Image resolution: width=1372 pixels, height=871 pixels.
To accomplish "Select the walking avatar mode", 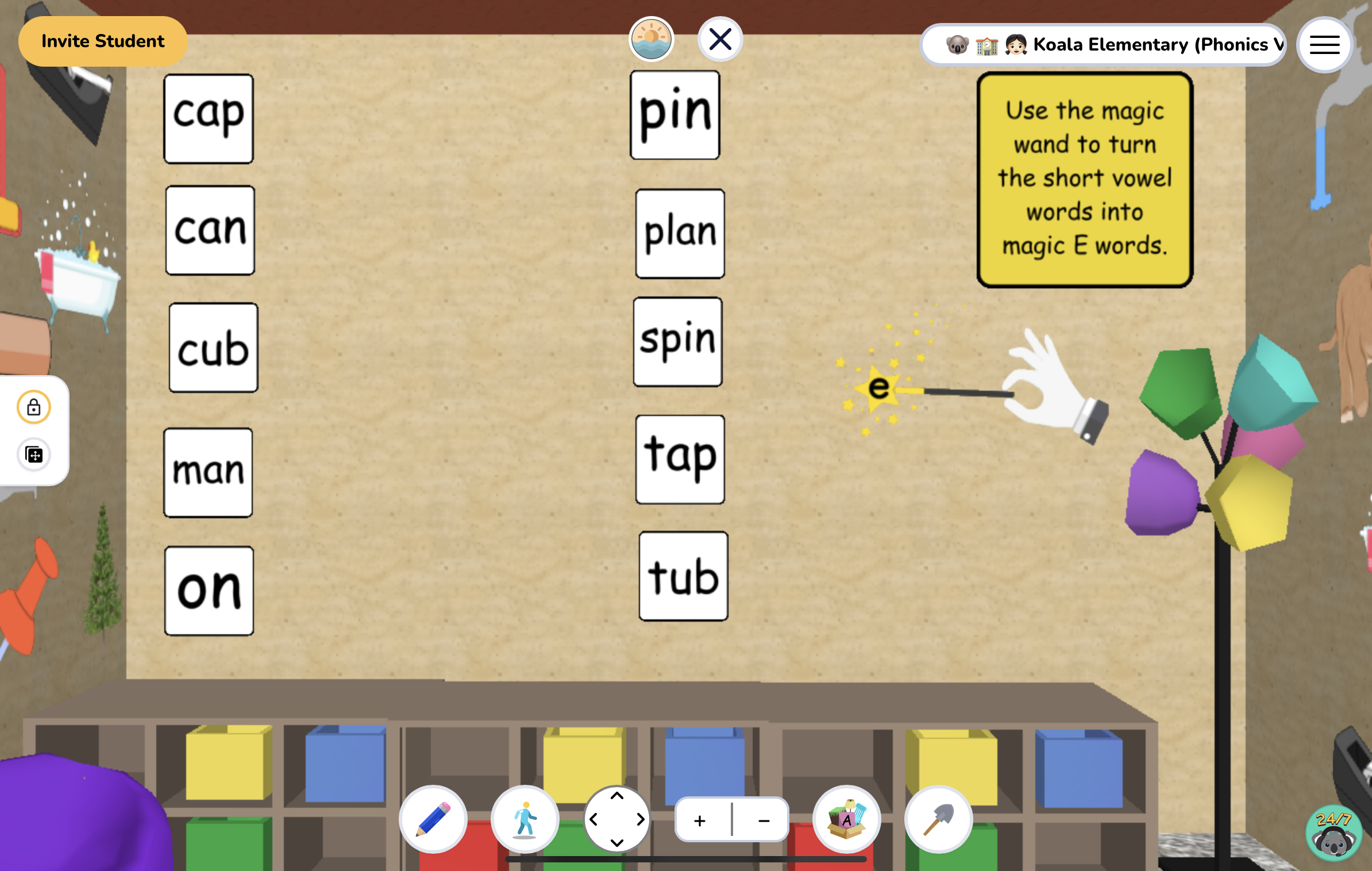I will [525, 820].
